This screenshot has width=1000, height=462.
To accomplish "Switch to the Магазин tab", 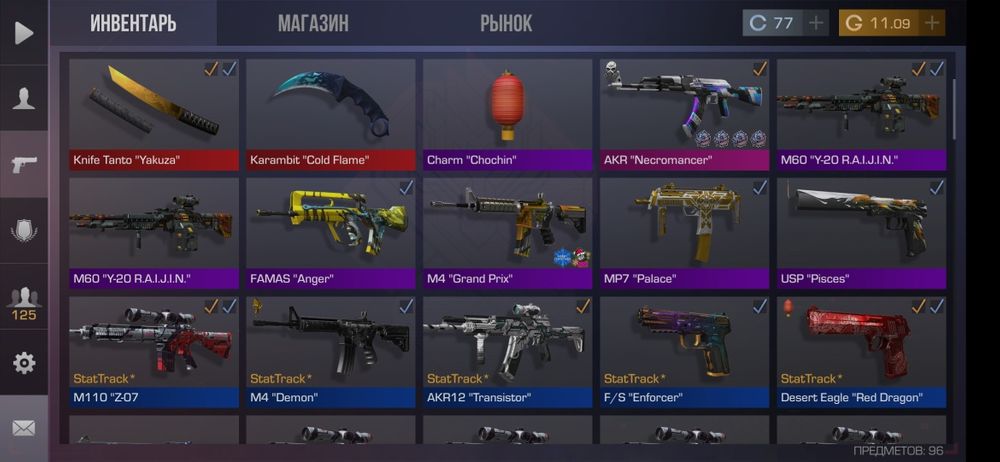I will click(x=313, y=23).
